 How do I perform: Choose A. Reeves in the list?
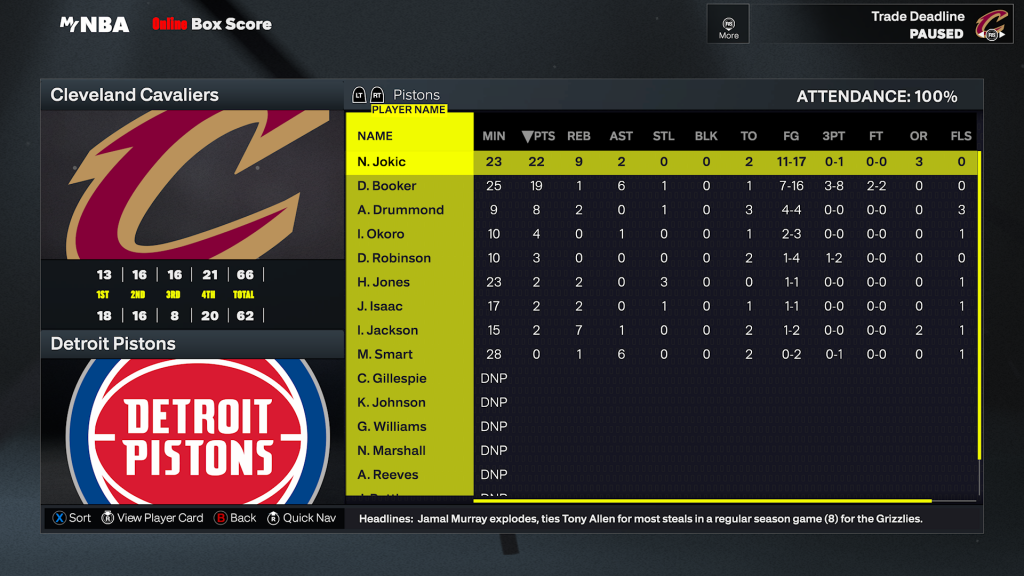(x=388, y=474)
